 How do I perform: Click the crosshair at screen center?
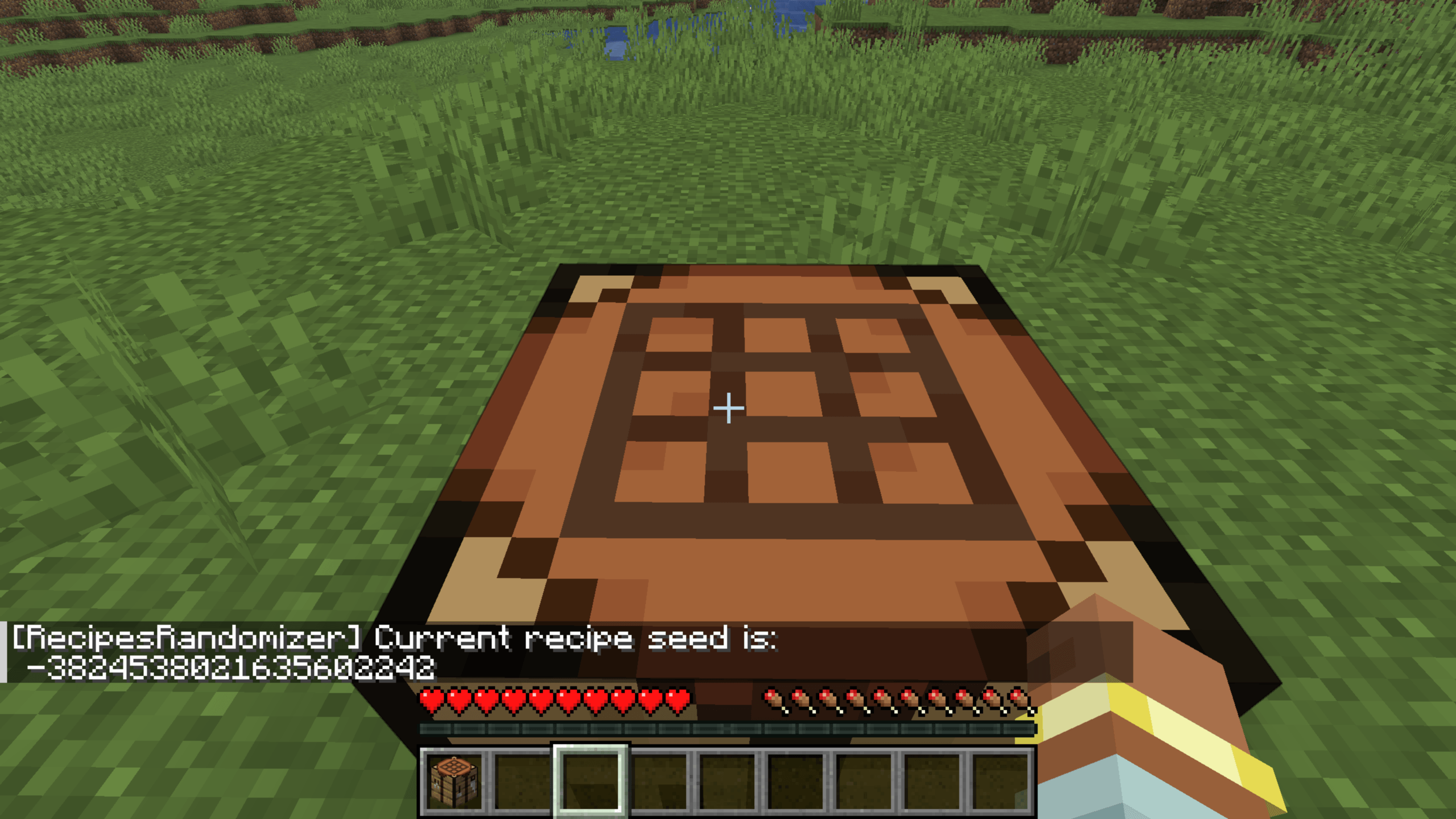728,408
